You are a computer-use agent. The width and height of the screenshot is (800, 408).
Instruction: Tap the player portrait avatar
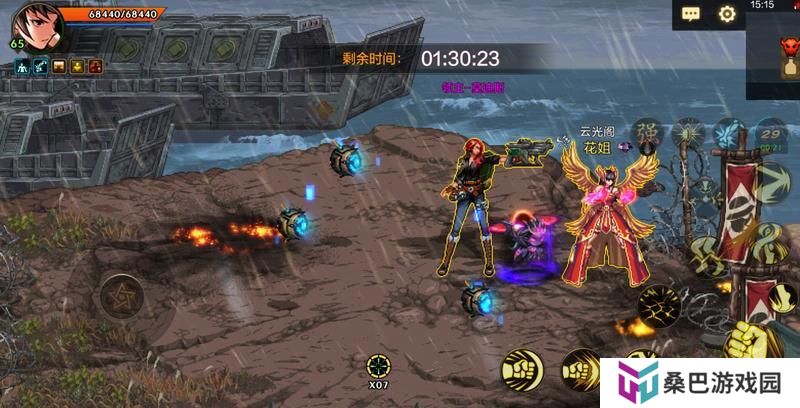(33, 27)
